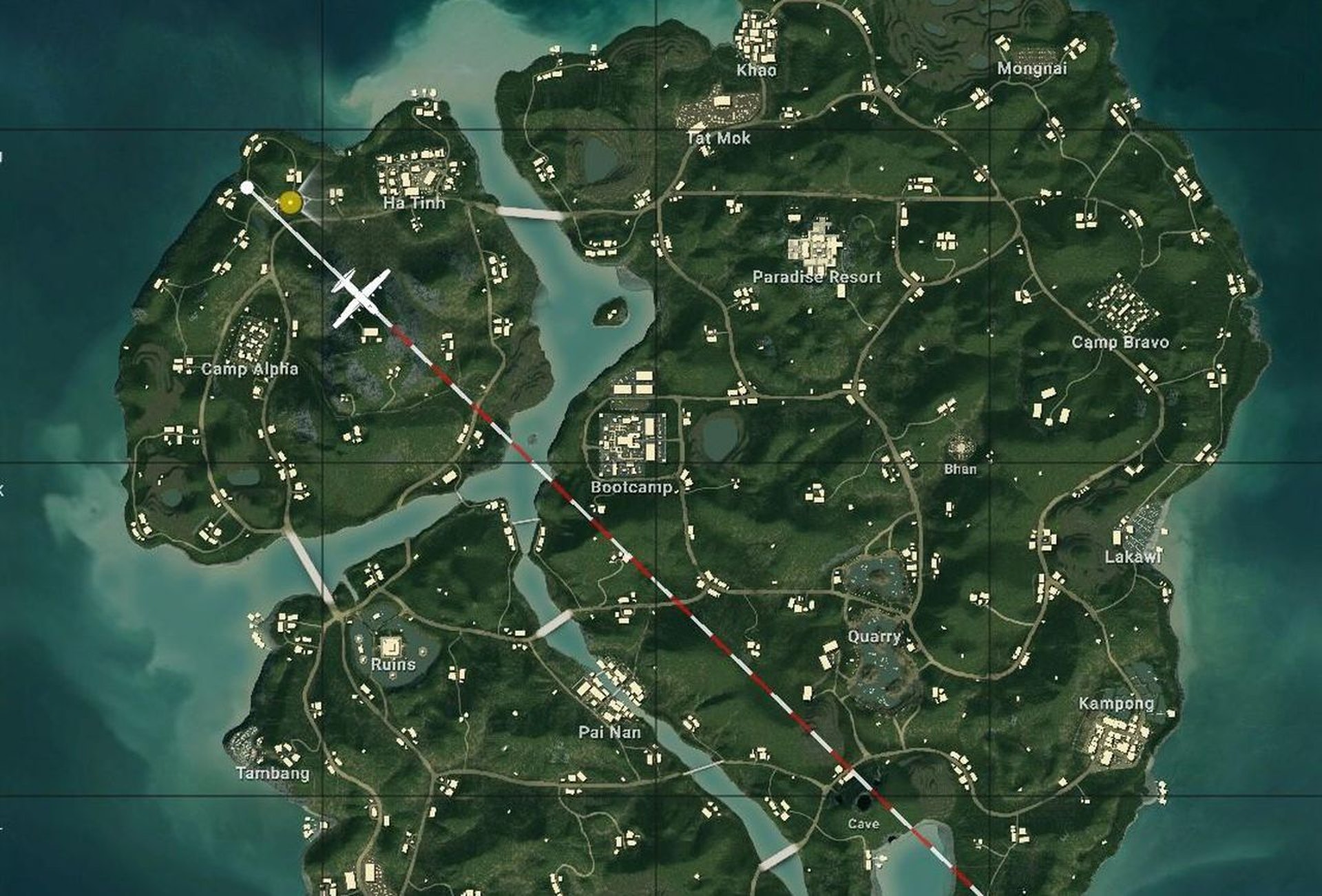The width and height of the screenshot is (1322, 896).
Task: Select the Bootcamp compound cluster icon
Action: pyautogui.click(x=632, y=437)
